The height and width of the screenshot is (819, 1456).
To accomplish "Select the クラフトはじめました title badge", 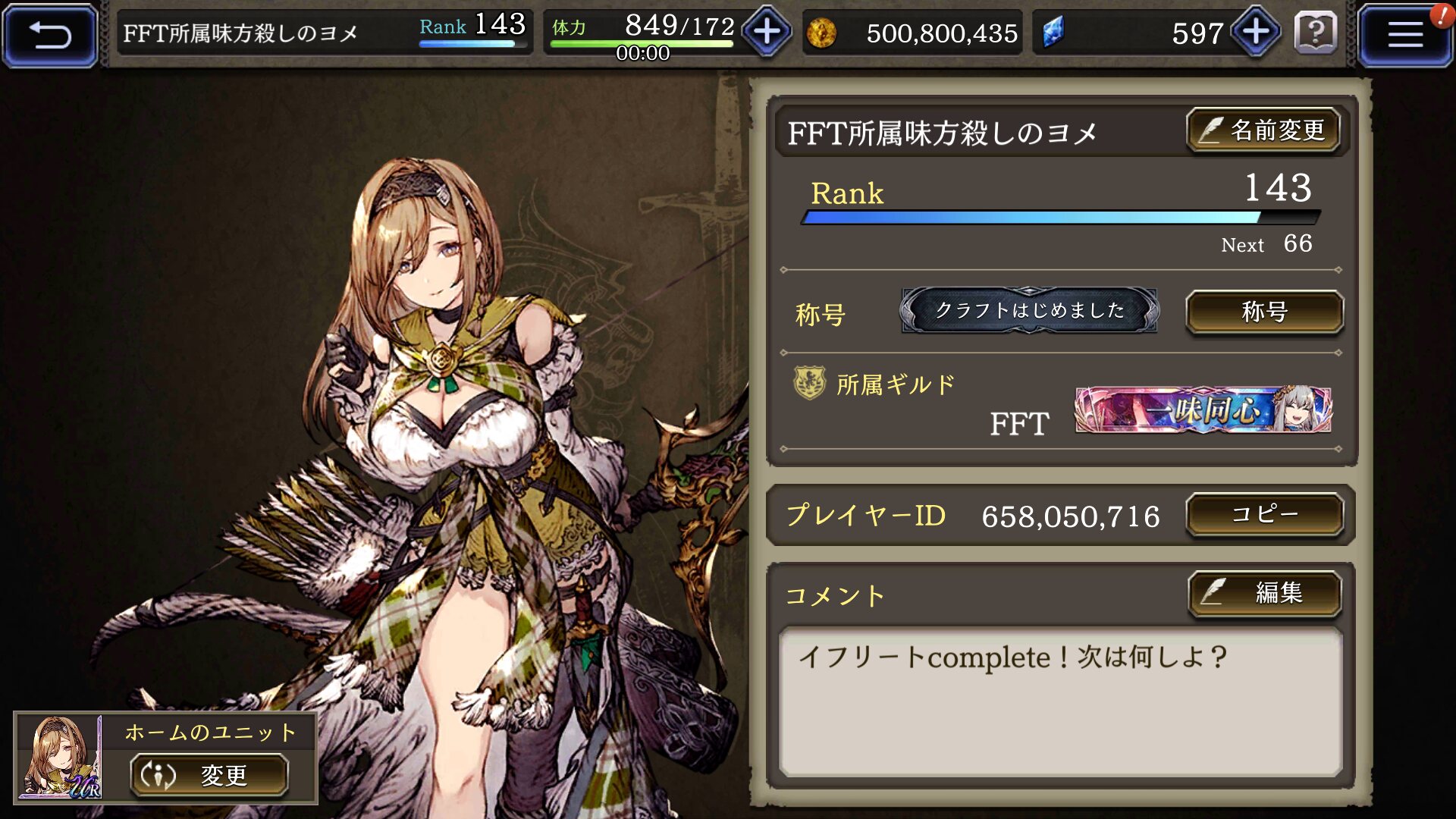I will click(x=1029, y=310).
